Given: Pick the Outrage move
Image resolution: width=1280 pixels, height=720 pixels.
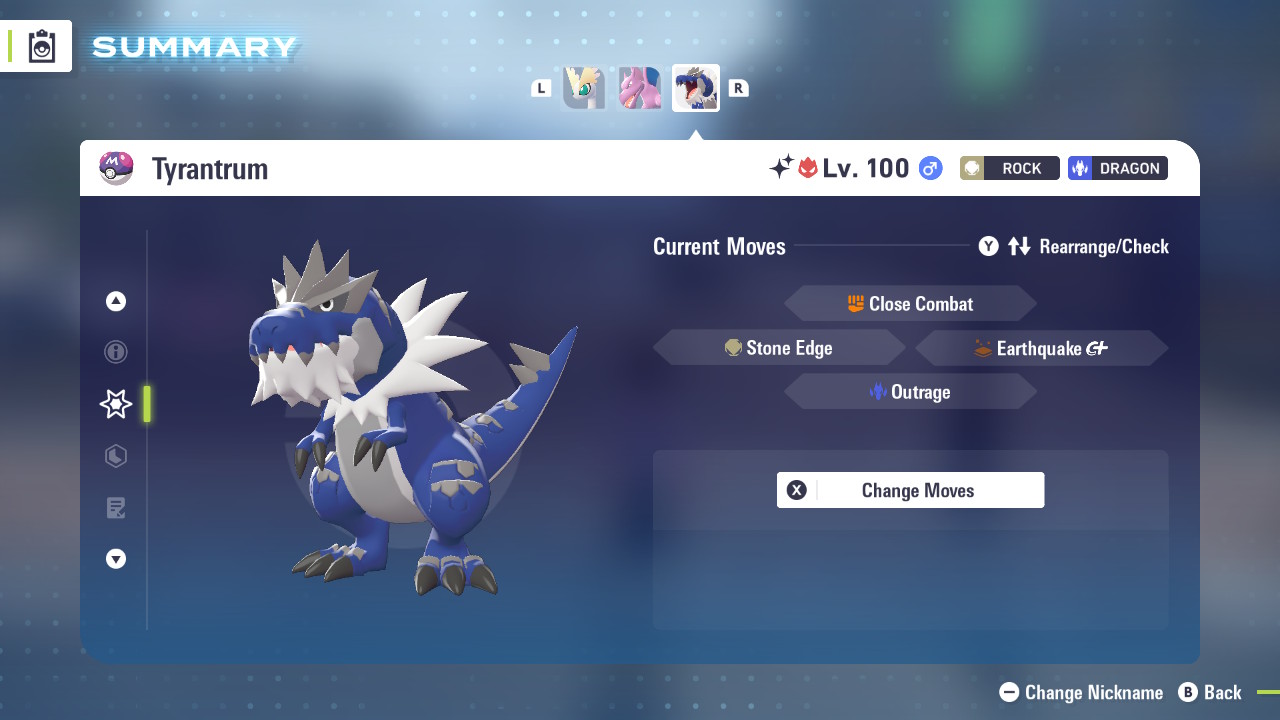Looking at the screenshot, I should [x=910, y=392].
